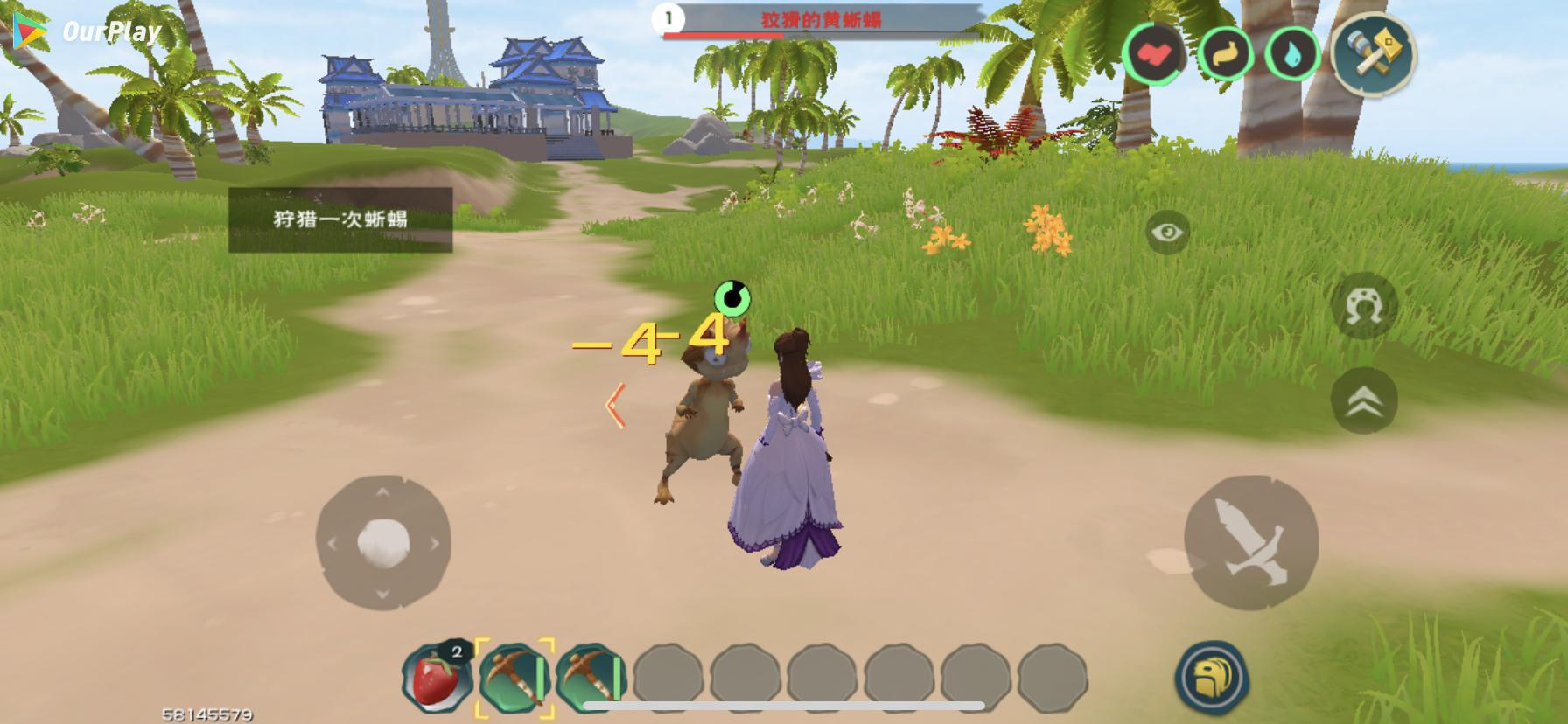The width and height of the screenshot is (1568, 724).
Task: Open the quest tracker "狩猎一次蜥蜴"
Action: click(x=340, y=219)
